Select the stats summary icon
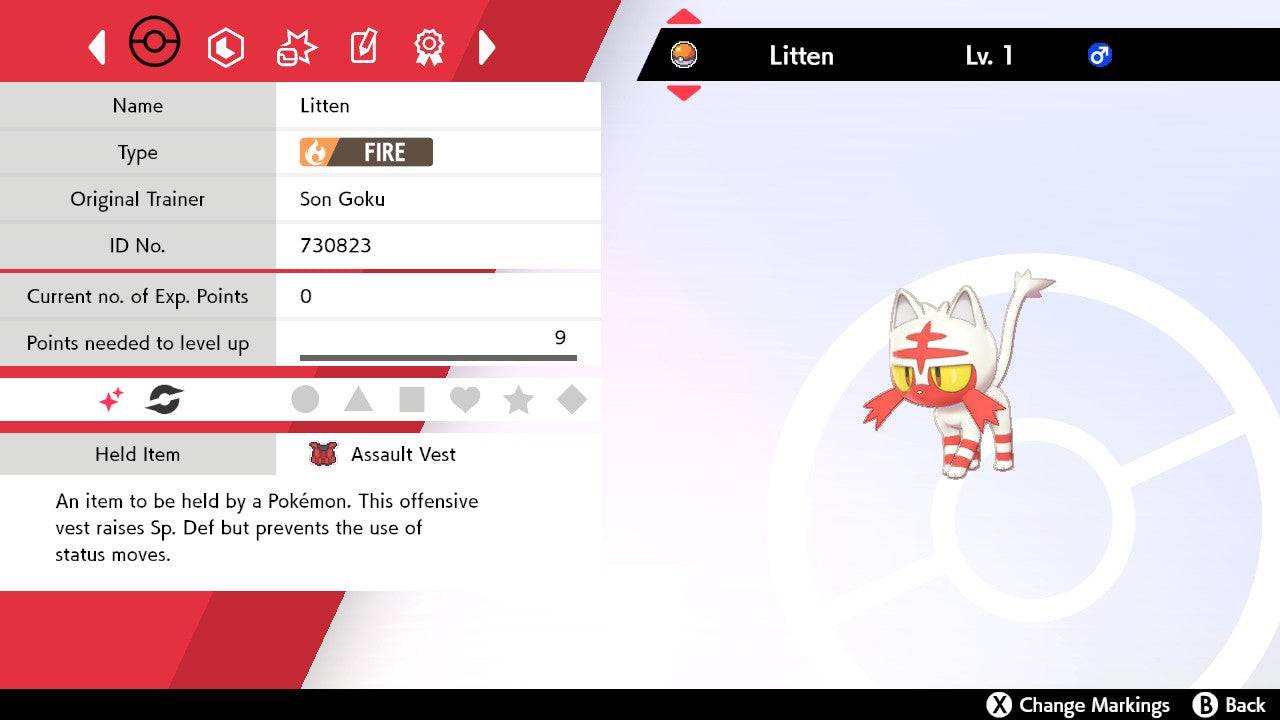The image size is (1280, 720). coord(226,46)
